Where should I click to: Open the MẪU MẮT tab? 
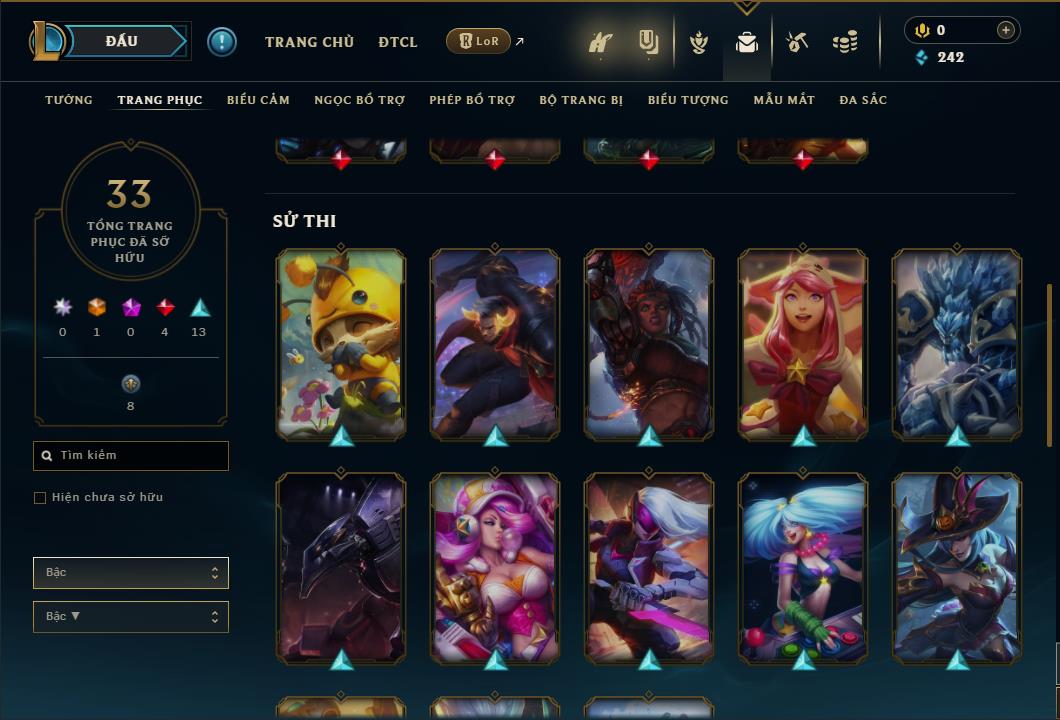784,100
